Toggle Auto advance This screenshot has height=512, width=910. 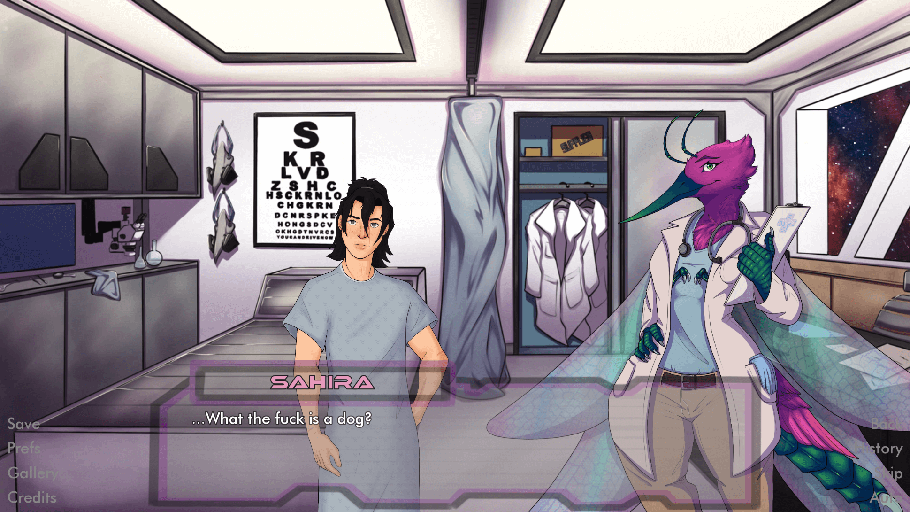tap(885, 497)
